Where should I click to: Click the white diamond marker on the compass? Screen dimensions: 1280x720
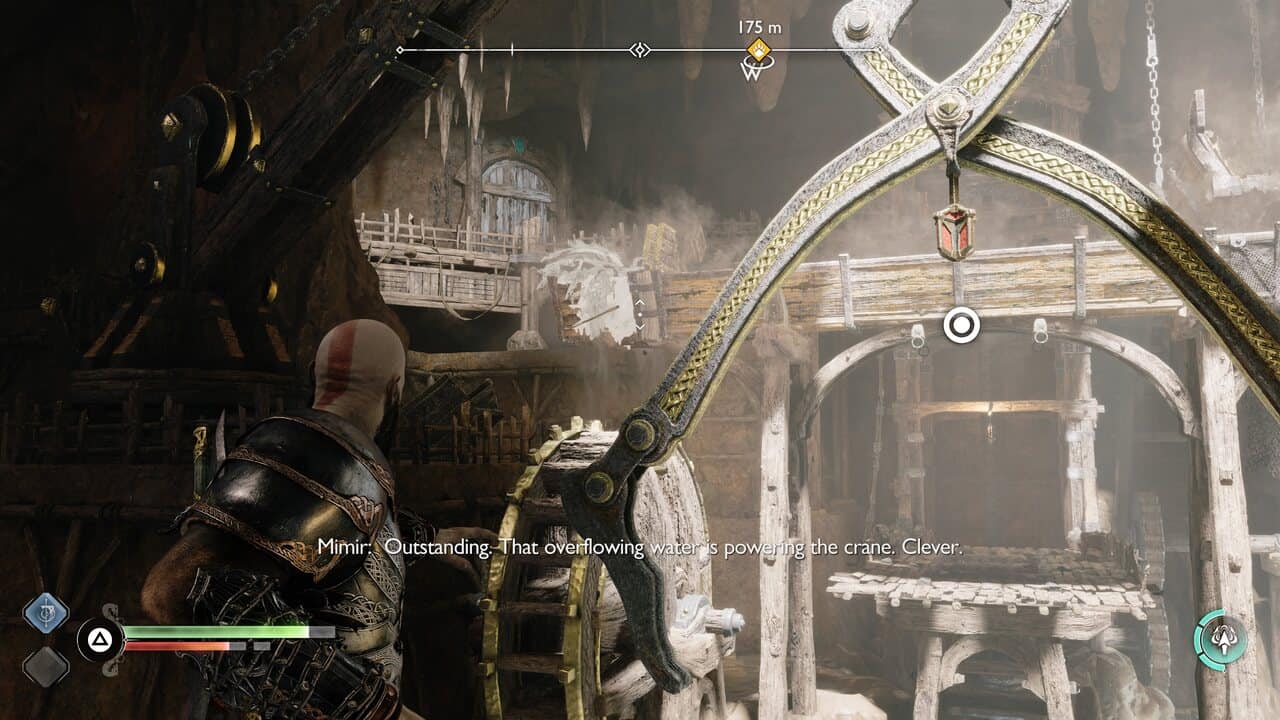[x=640, y=50]
